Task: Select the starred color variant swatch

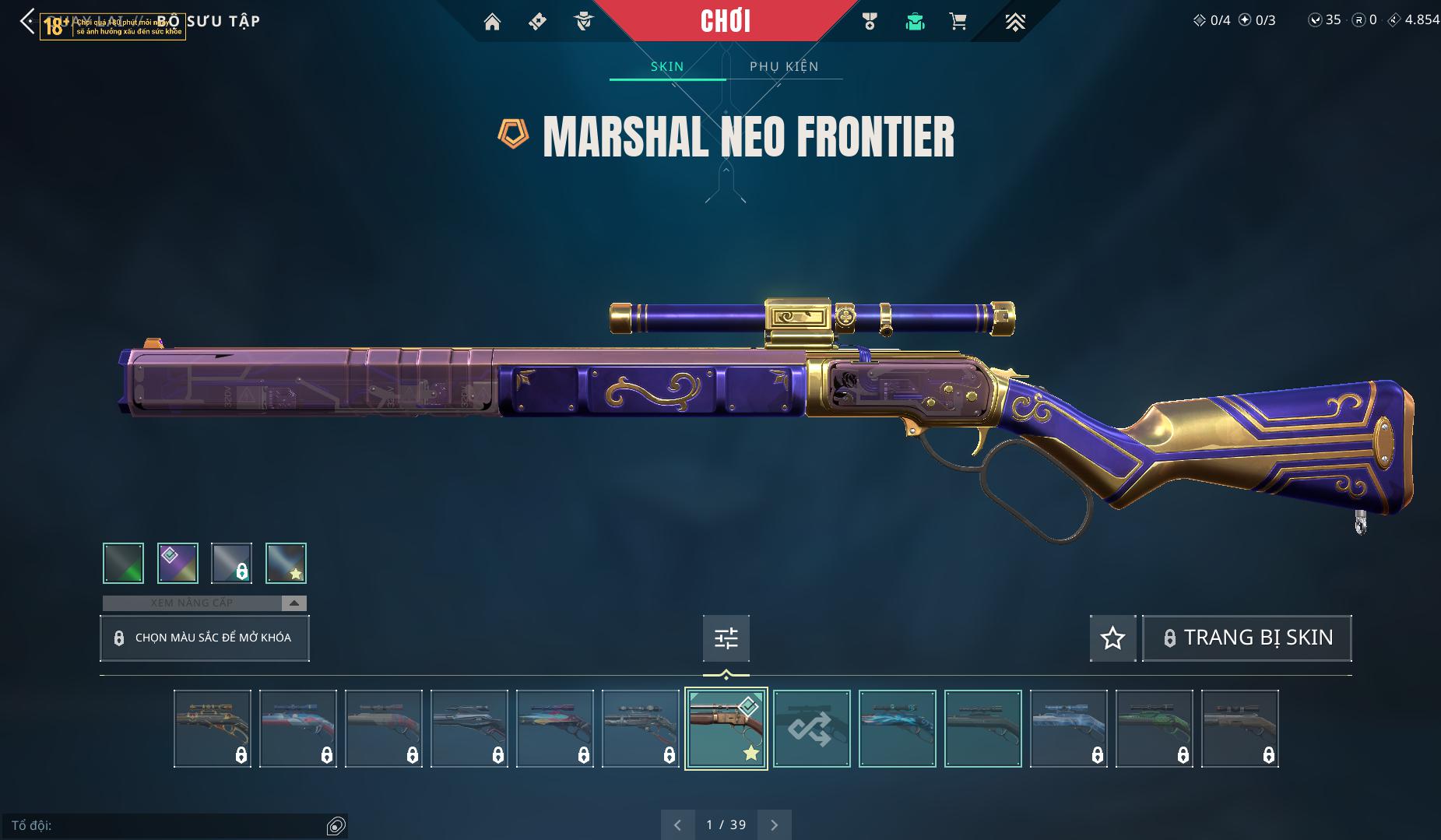Action: click(286, 563)
